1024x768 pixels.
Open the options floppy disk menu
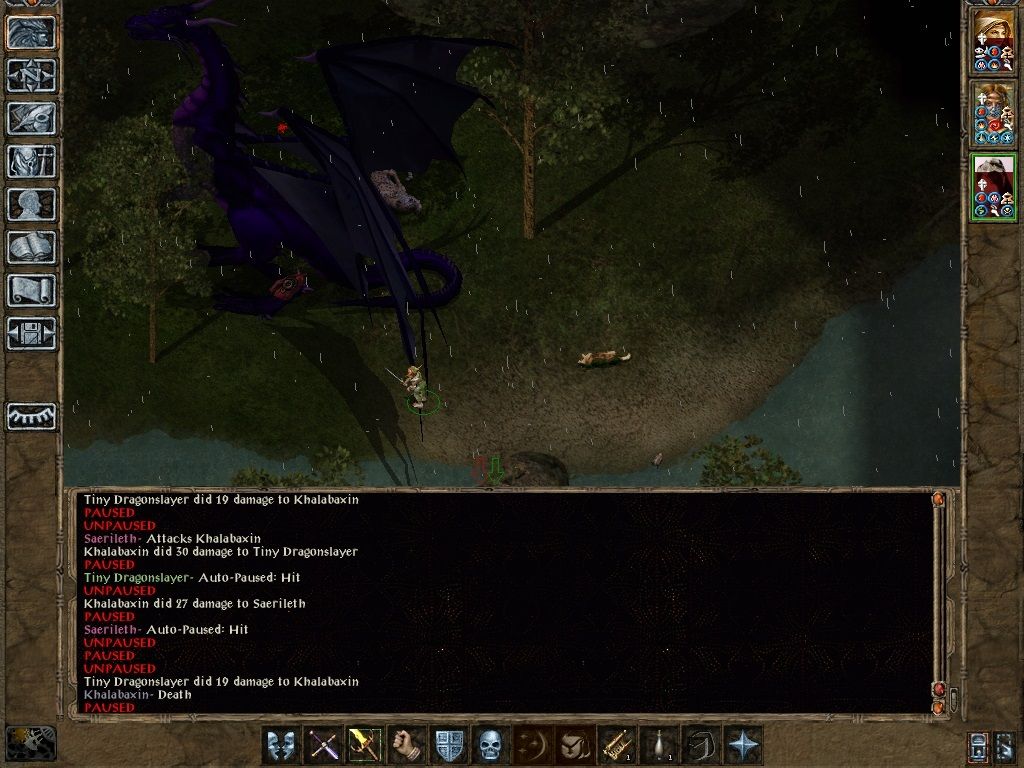(31, 333)
